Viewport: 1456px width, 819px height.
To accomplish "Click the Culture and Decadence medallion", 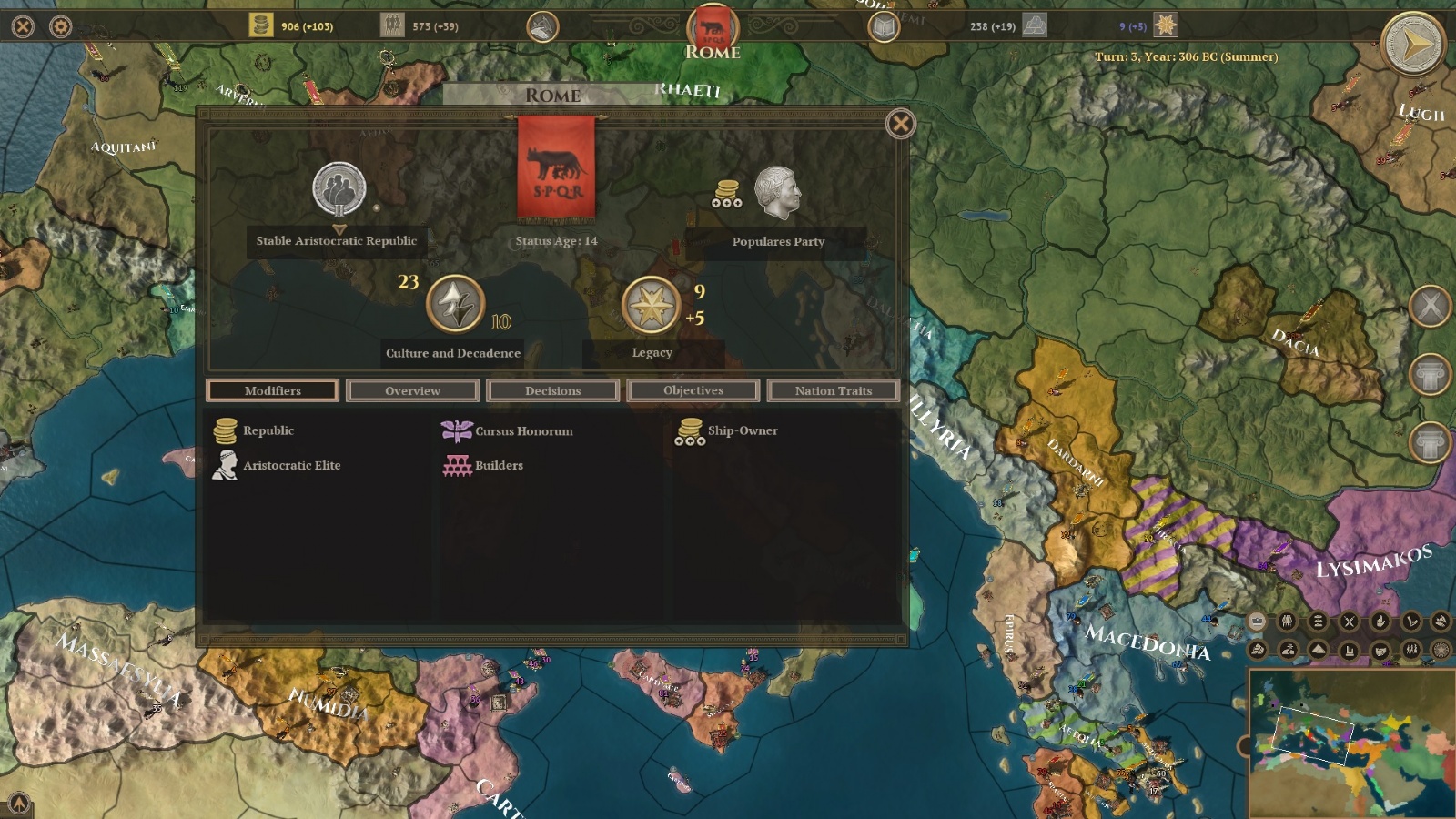I will [x=455, y=304].
